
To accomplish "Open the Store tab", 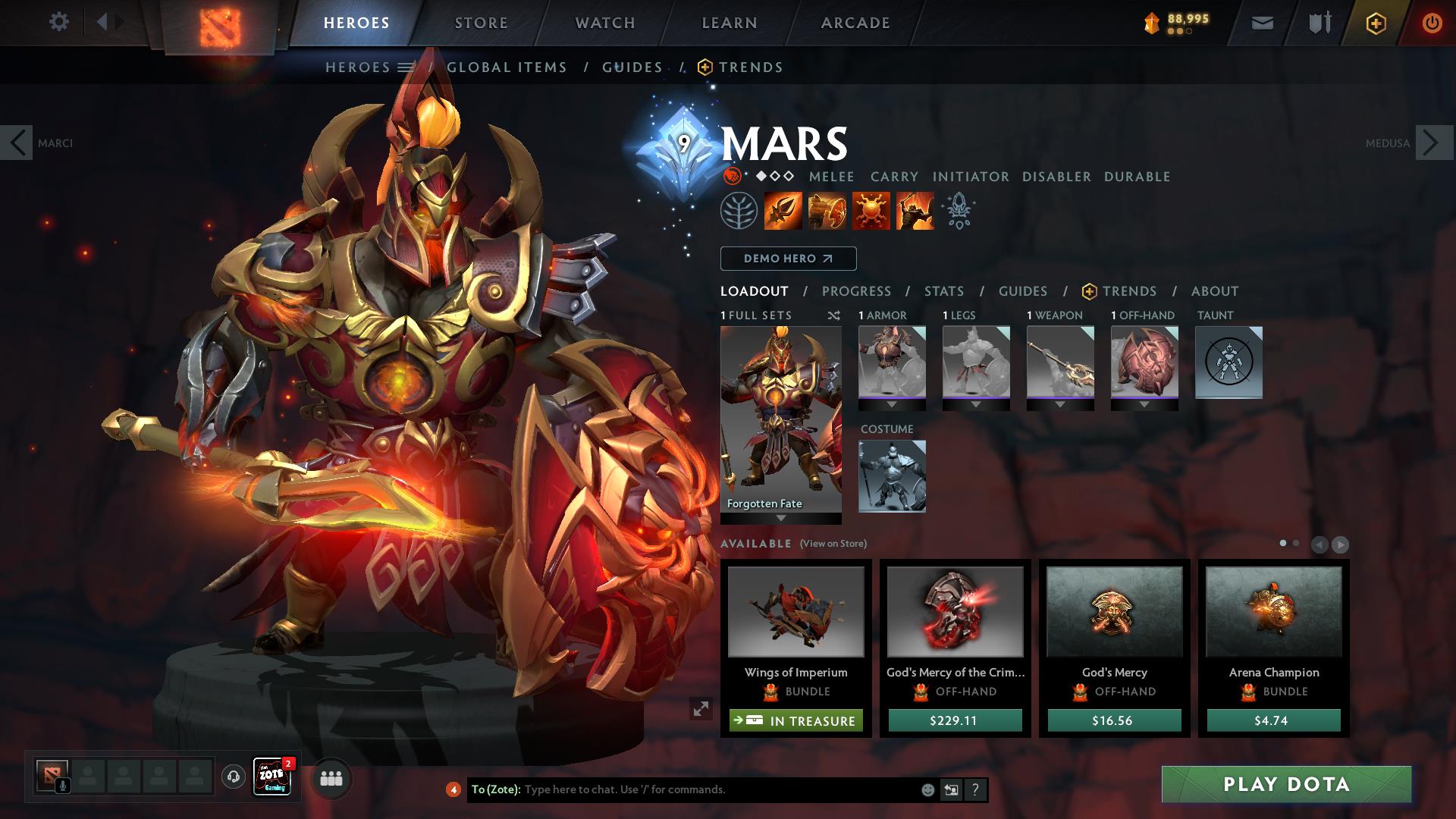I will click(x=481, y=23).
